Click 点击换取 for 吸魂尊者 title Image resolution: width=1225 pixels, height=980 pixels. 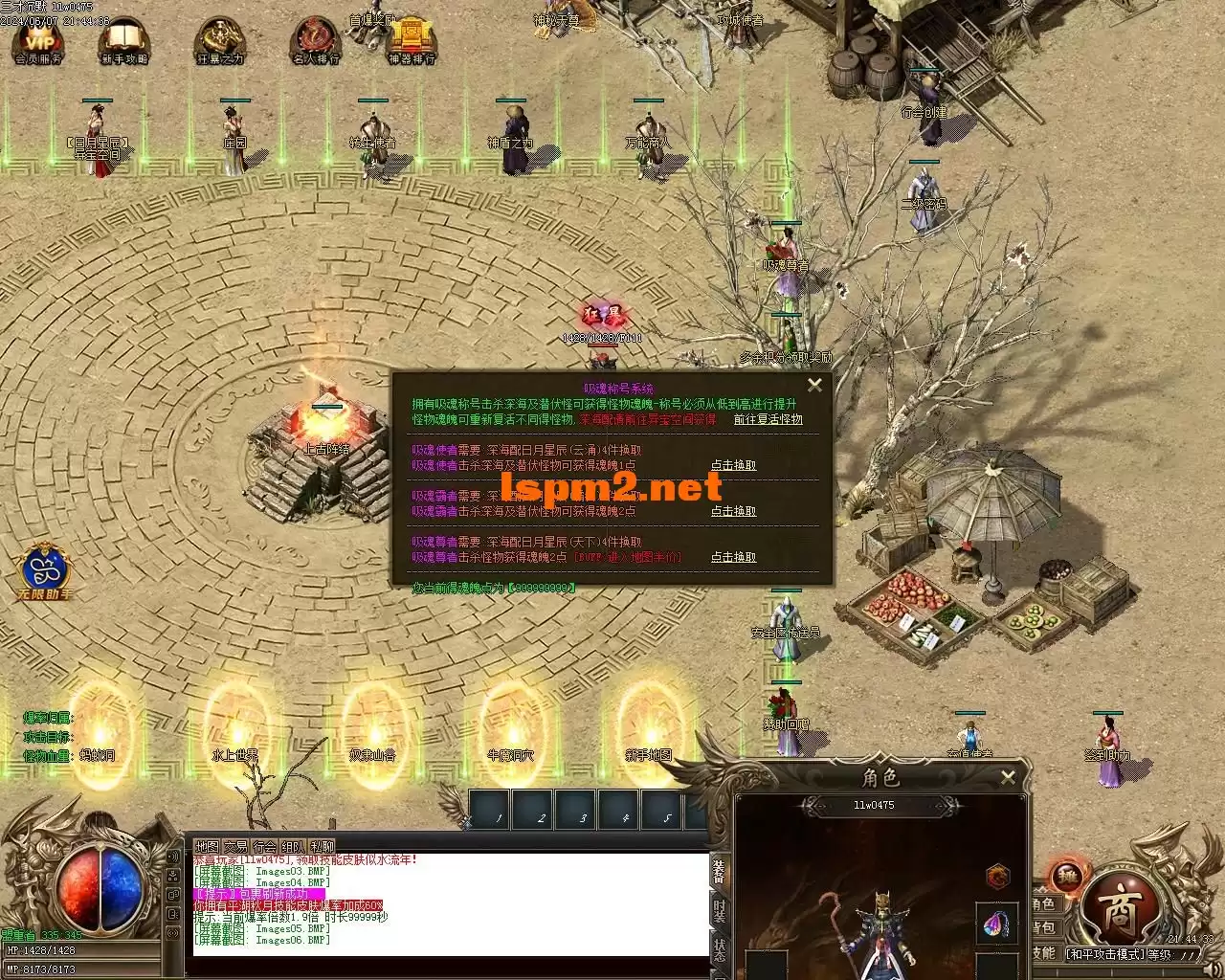[x=733, y=557]
